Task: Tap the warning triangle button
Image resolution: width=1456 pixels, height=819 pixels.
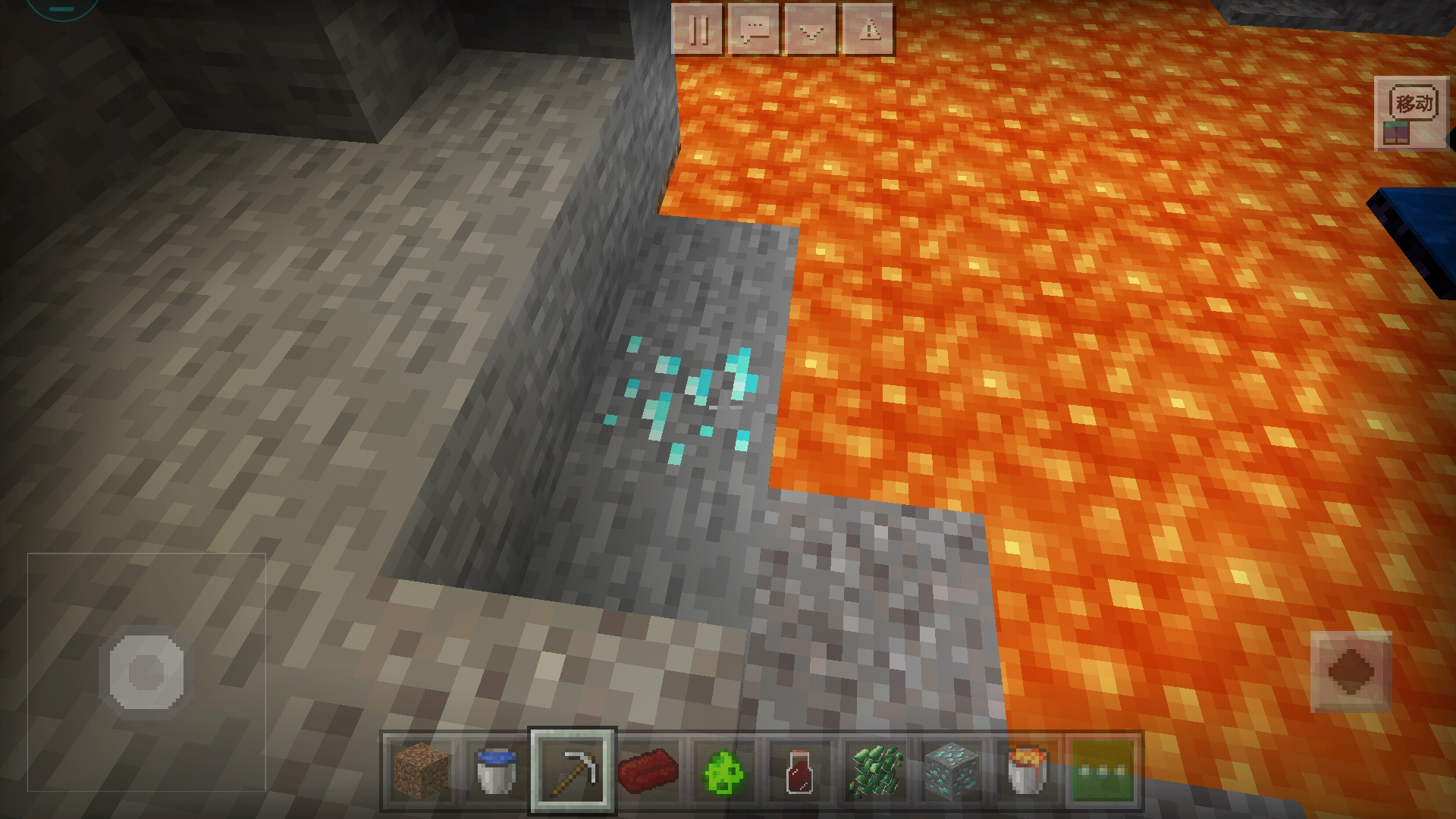Action: 868,30
